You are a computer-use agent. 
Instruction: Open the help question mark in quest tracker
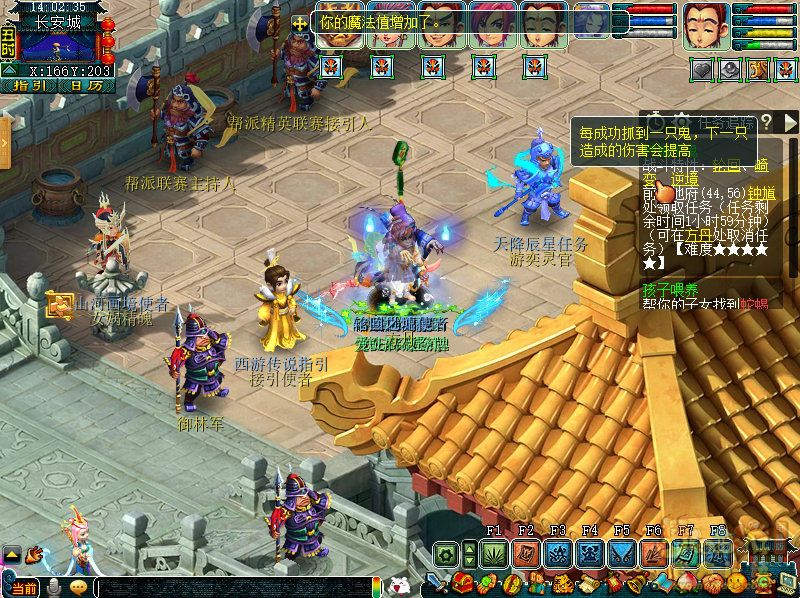point(766,121)
